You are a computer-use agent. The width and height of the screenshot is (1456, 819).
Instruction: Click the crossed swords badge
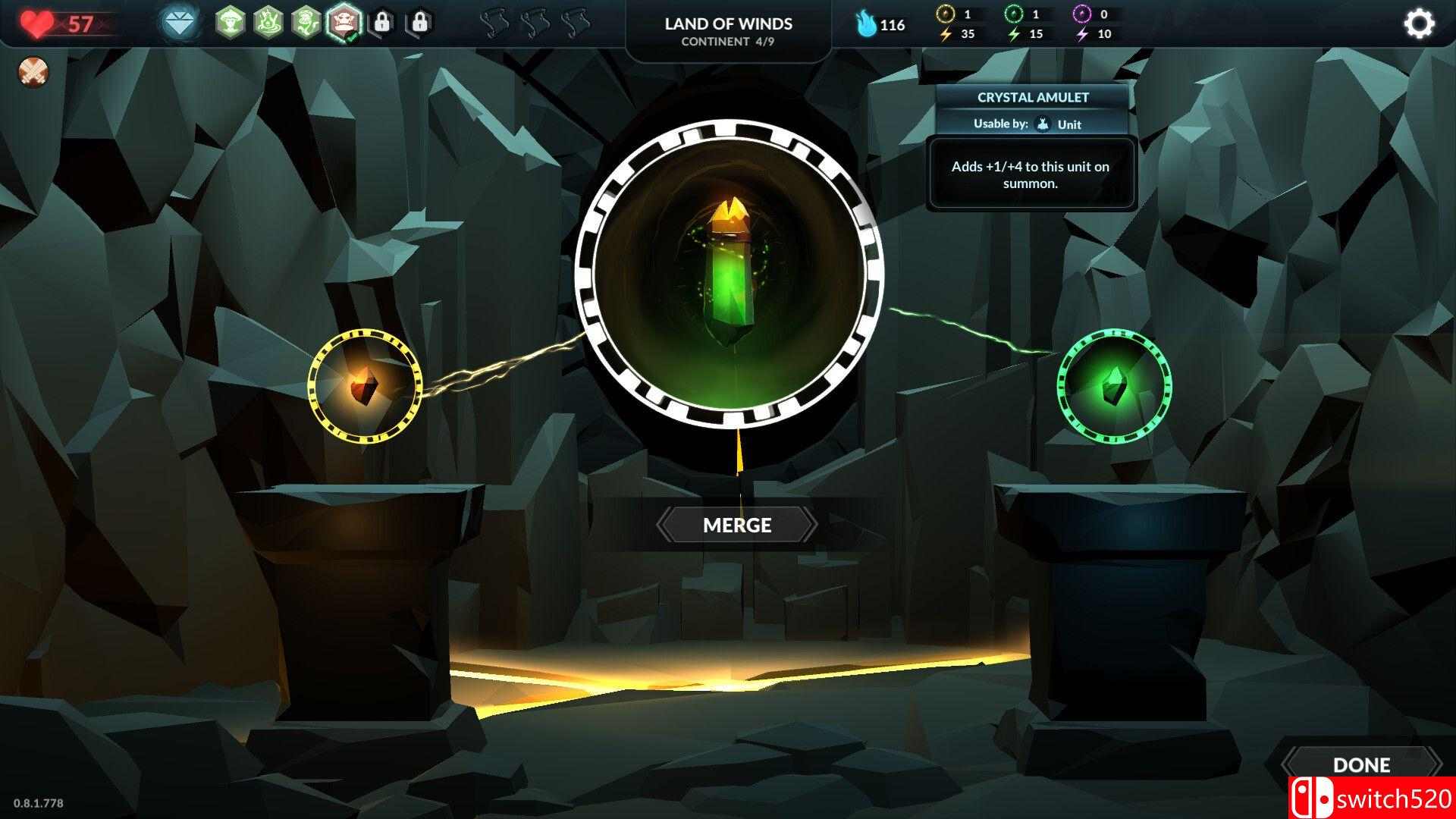pyautogui.click(x=33, y=72)
